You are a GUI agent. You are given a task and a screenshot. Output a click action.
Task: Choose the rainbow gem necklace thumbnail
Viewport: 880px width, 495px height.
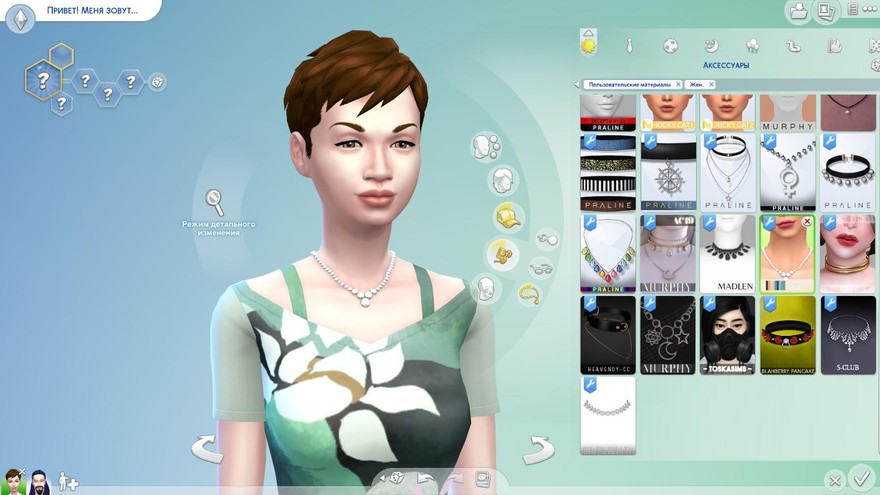tap(608, 253)
